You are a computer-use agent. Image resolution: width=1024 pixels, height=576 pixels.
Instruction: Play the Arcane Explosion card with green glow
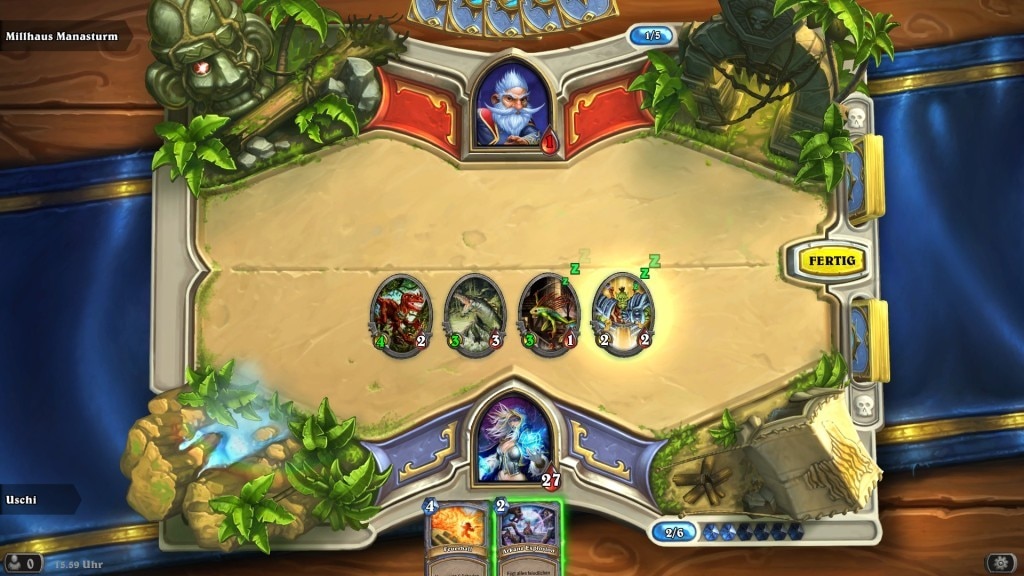tap(527, 540)
